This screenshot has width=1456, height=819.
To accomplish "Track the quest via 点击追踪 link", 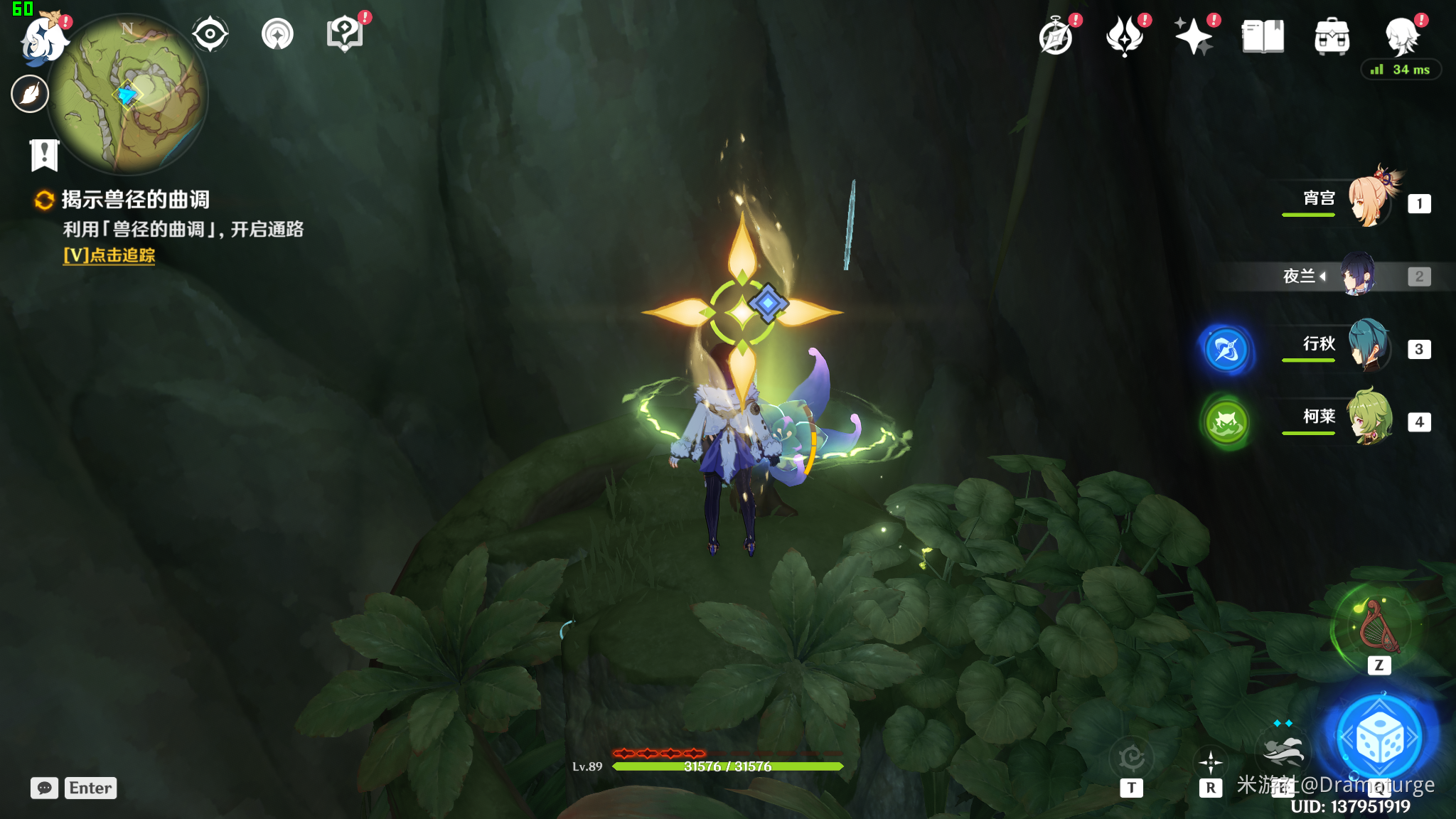I will point(109,255).
